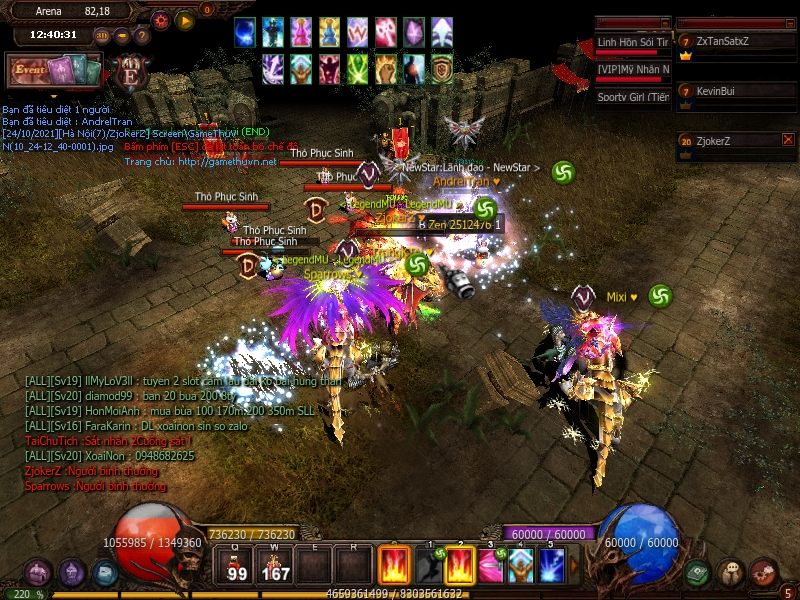Image resolution: width=800 pixels, height=600 pixels.
Task: Select the blue lightning skill in slot 5
Action: (553, 566)
